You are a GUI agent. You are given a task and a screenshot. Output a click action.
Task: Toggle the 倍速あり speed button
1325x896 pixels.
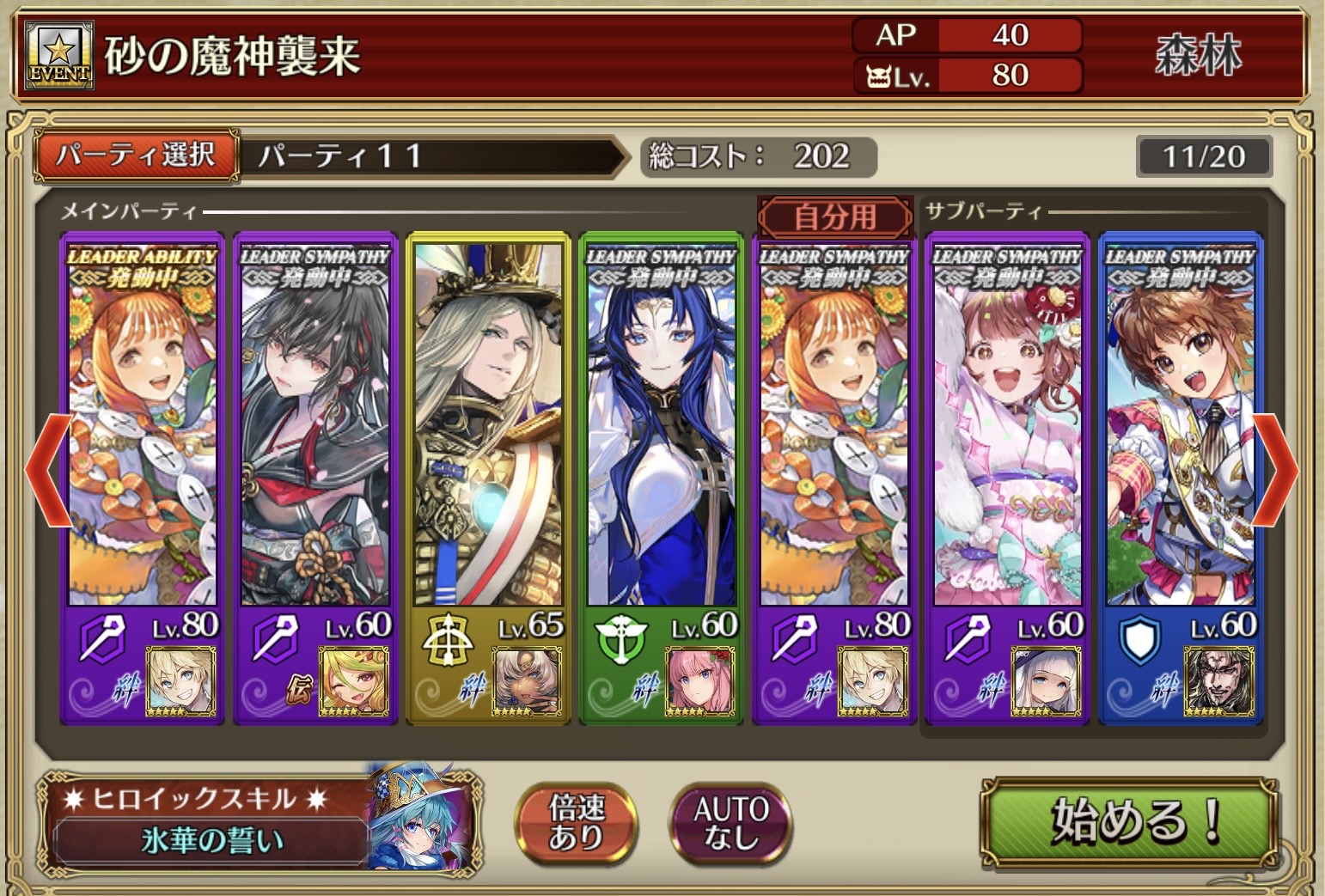click(576, 822)
